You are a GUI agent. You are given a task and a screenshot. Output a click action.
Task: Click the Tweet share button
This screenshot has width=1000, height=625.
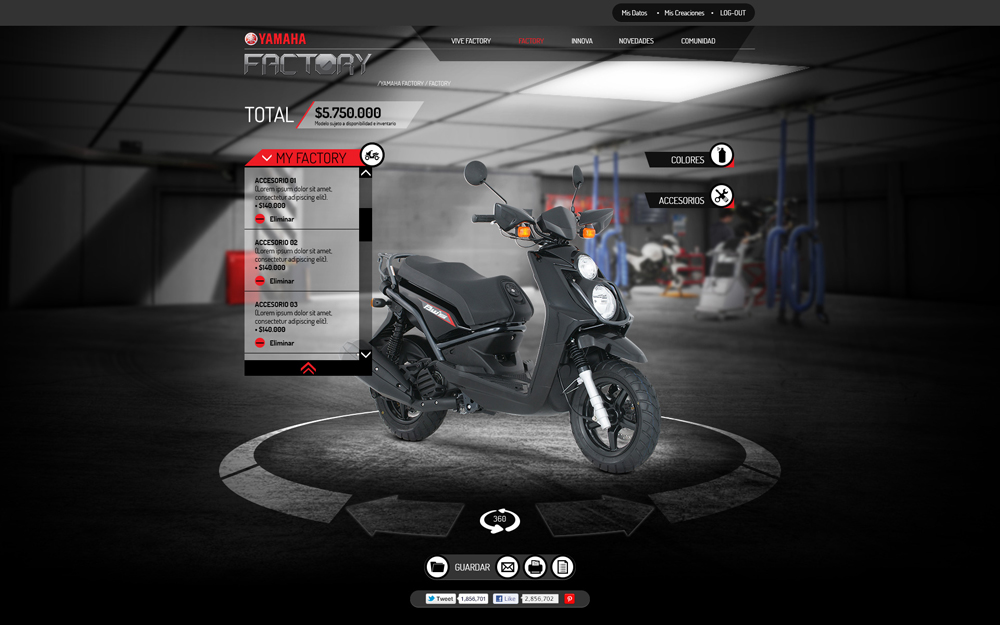[440, 599]
